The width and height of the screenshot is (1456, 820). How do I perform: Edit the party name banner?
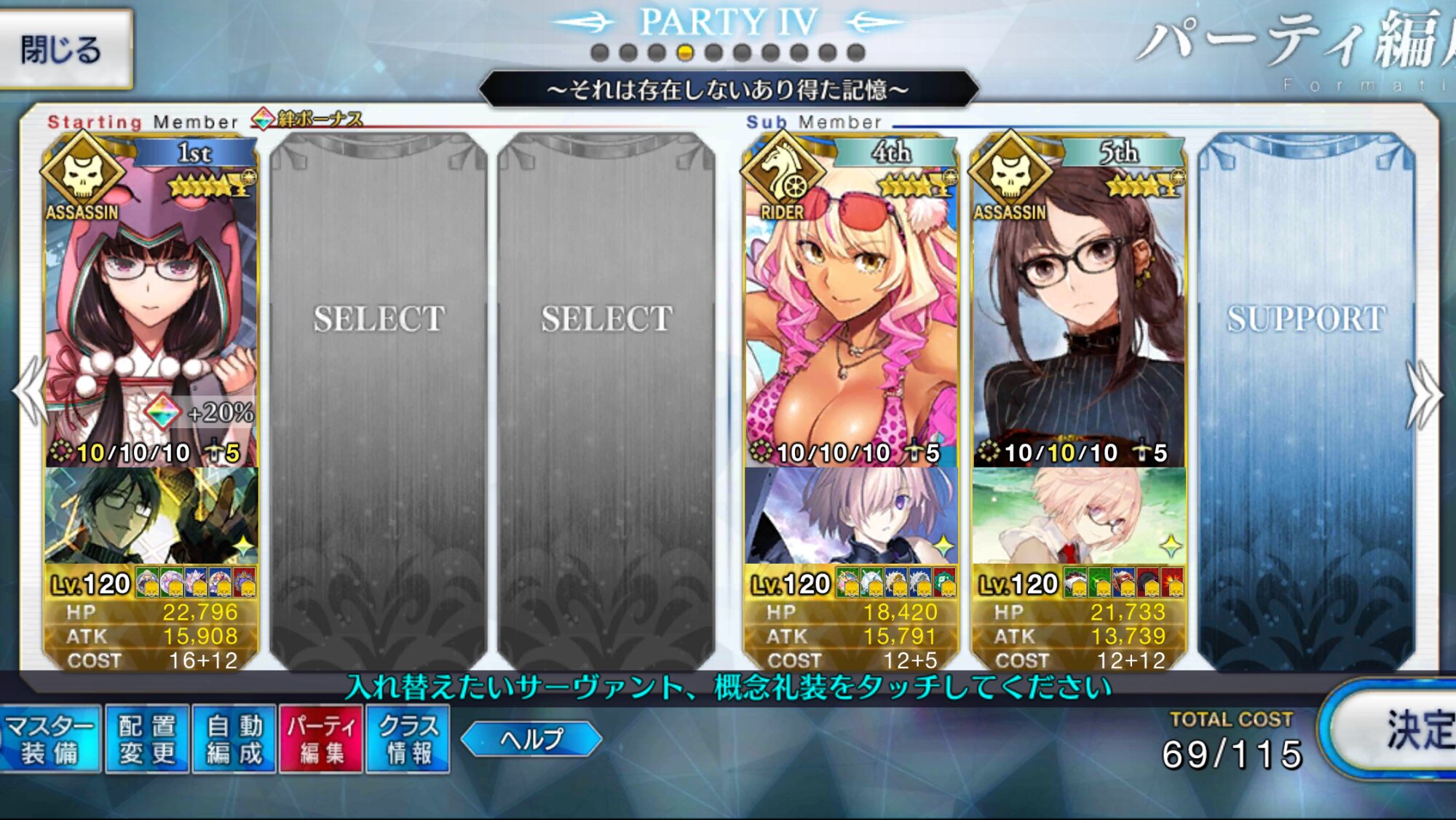coord(728,90)
